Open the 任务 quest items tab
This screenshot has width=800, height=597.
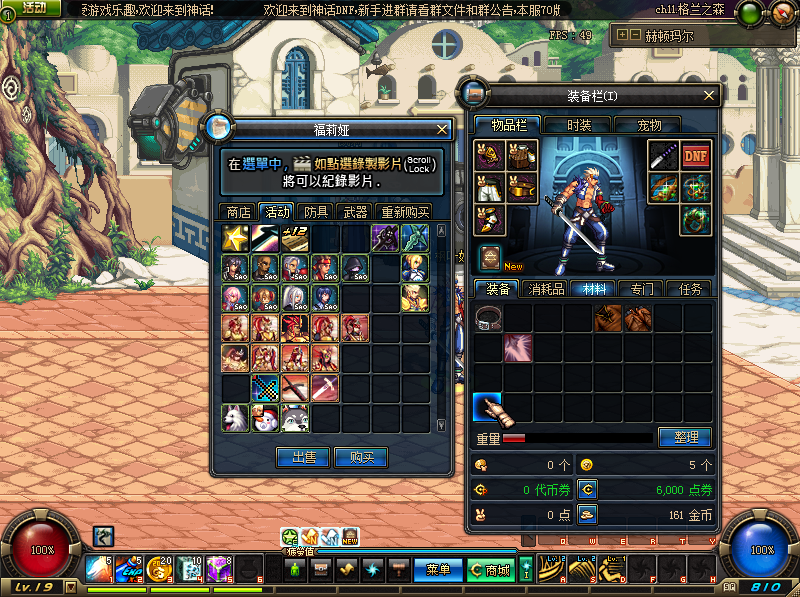[x=690, y=288]
